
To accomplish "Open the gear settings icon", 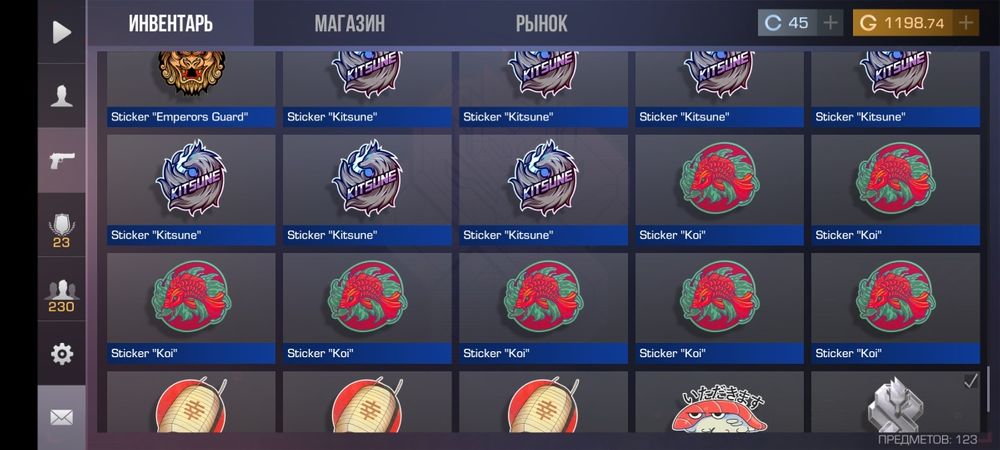I will 62,354.
